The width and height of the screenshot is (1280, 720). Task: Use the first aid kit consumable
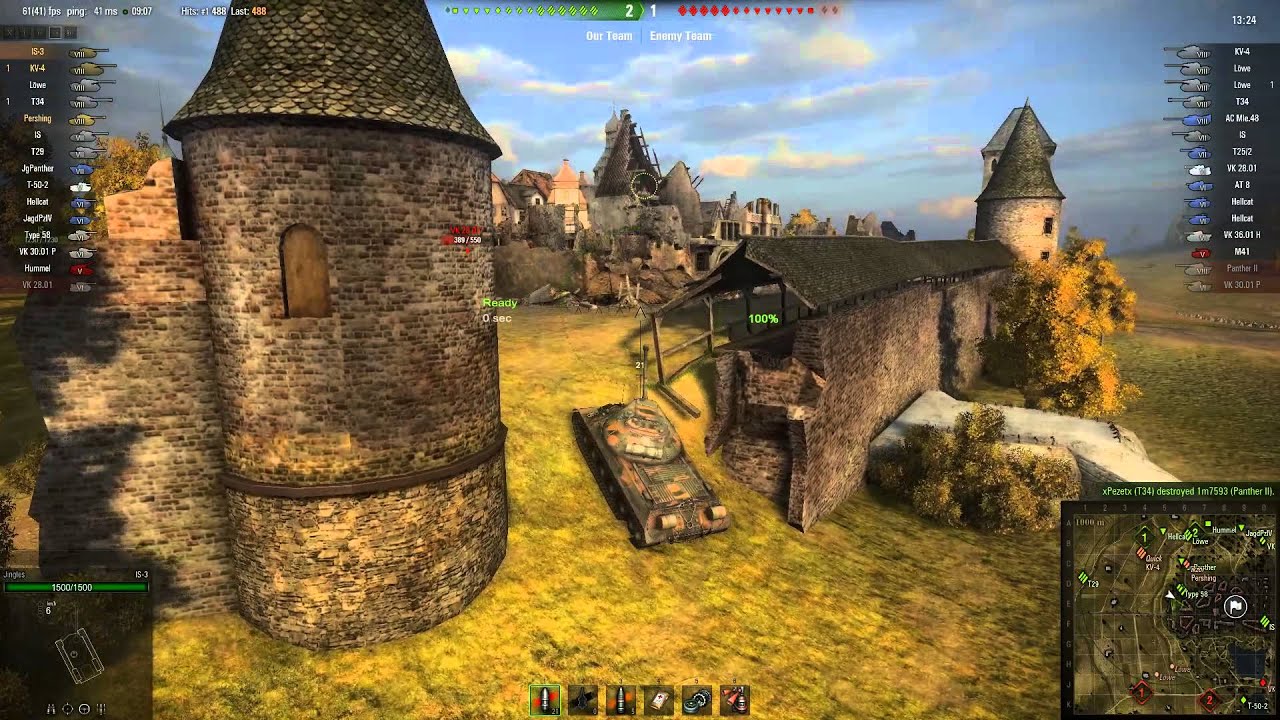click(659, 700)
